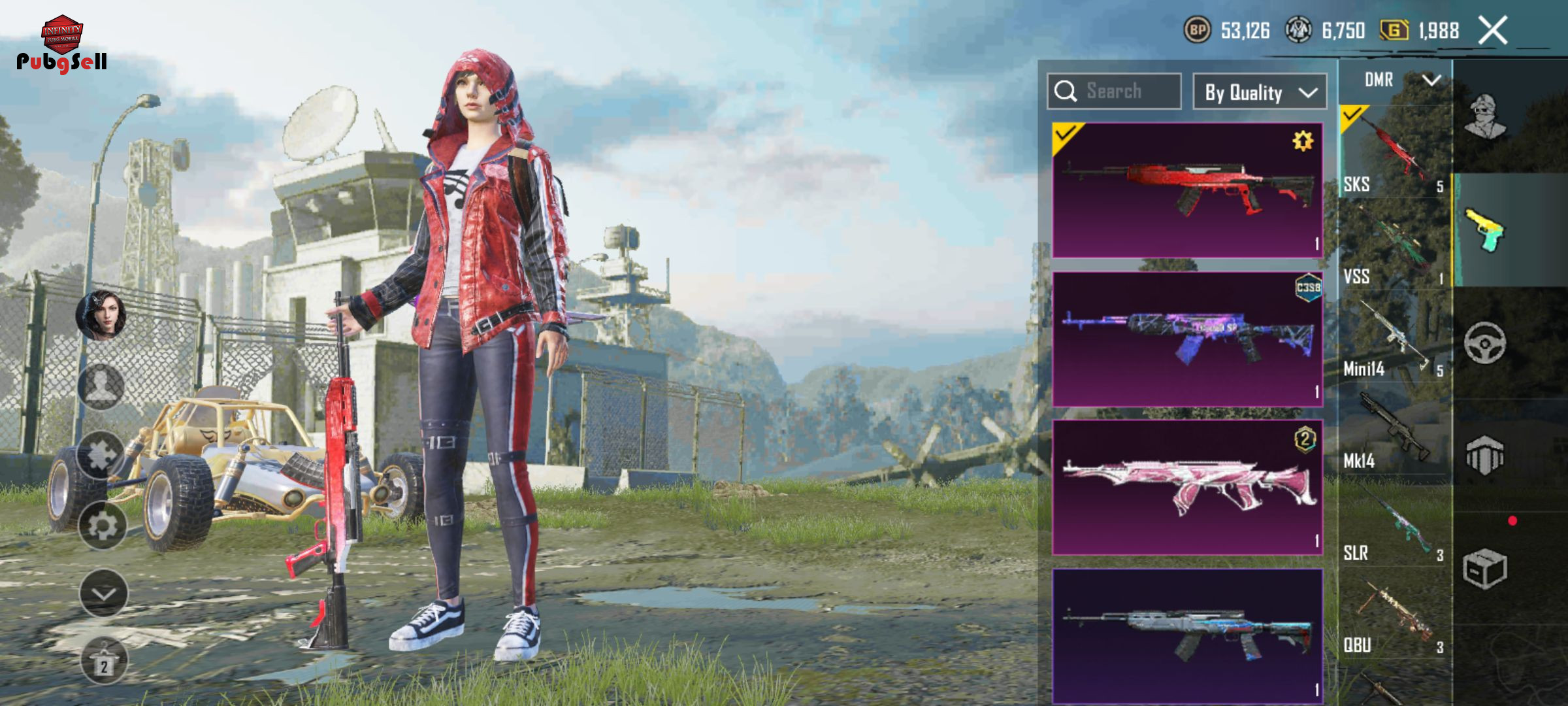Select the Mk14 weapon entry

tap(1394, 430)
